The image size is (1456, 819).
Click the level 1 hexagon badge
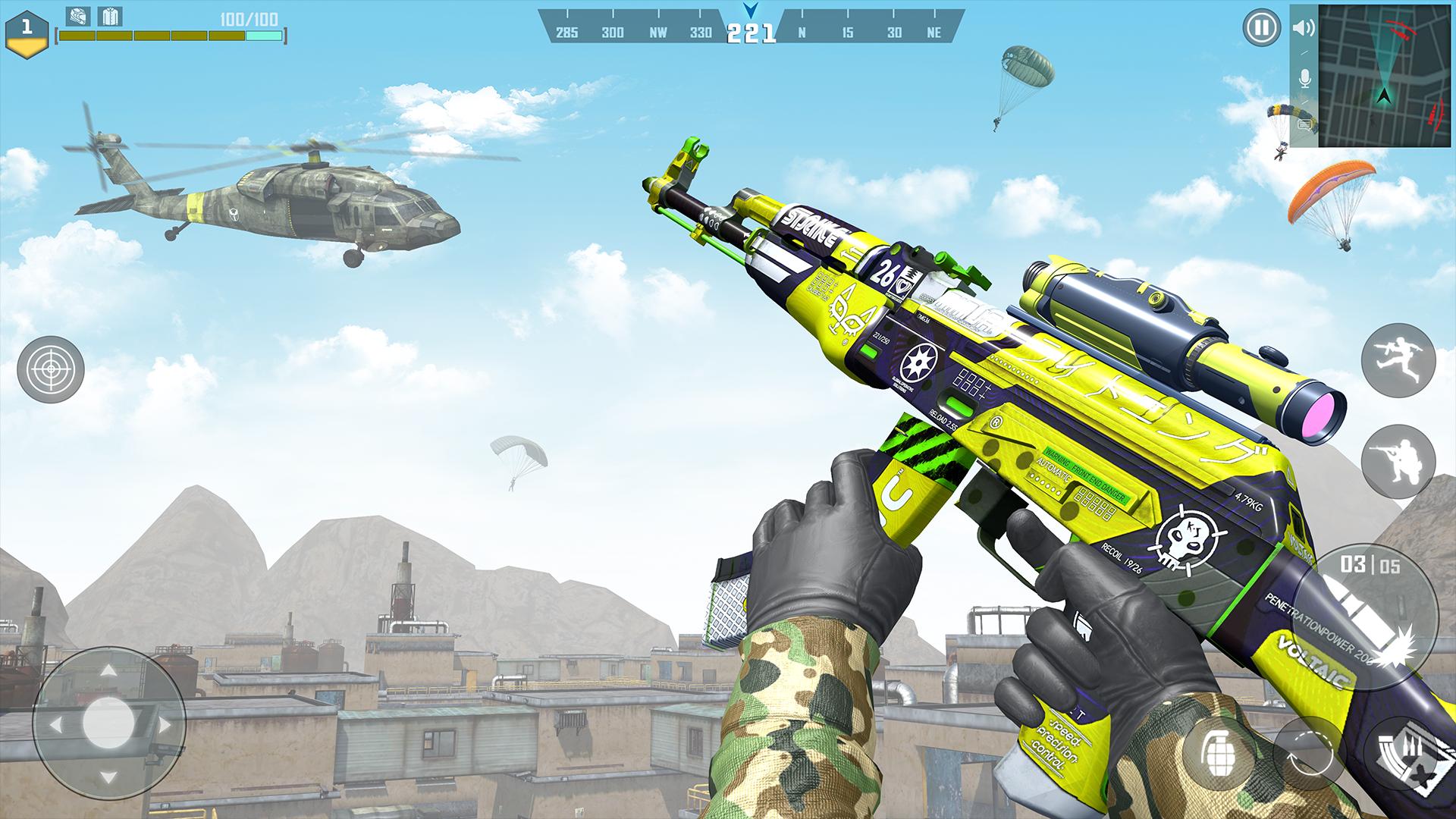point(27,33)
